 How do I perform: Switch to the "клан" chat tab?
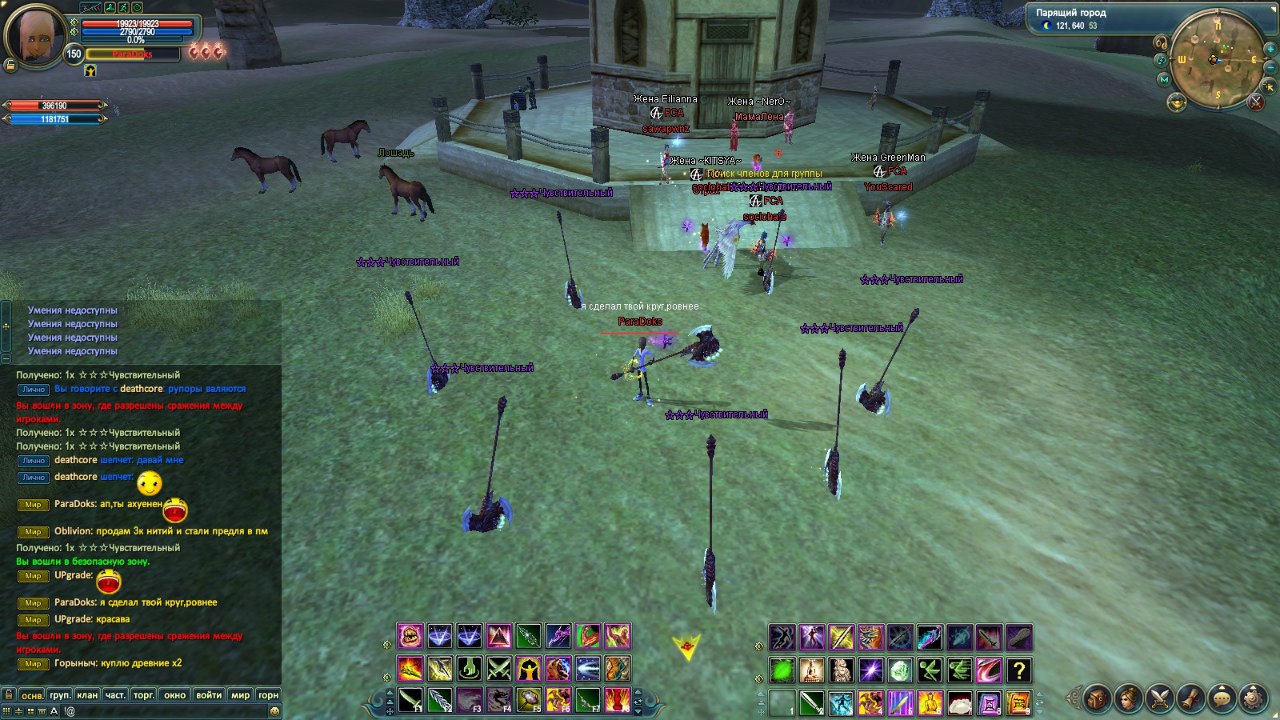[87, 695]
